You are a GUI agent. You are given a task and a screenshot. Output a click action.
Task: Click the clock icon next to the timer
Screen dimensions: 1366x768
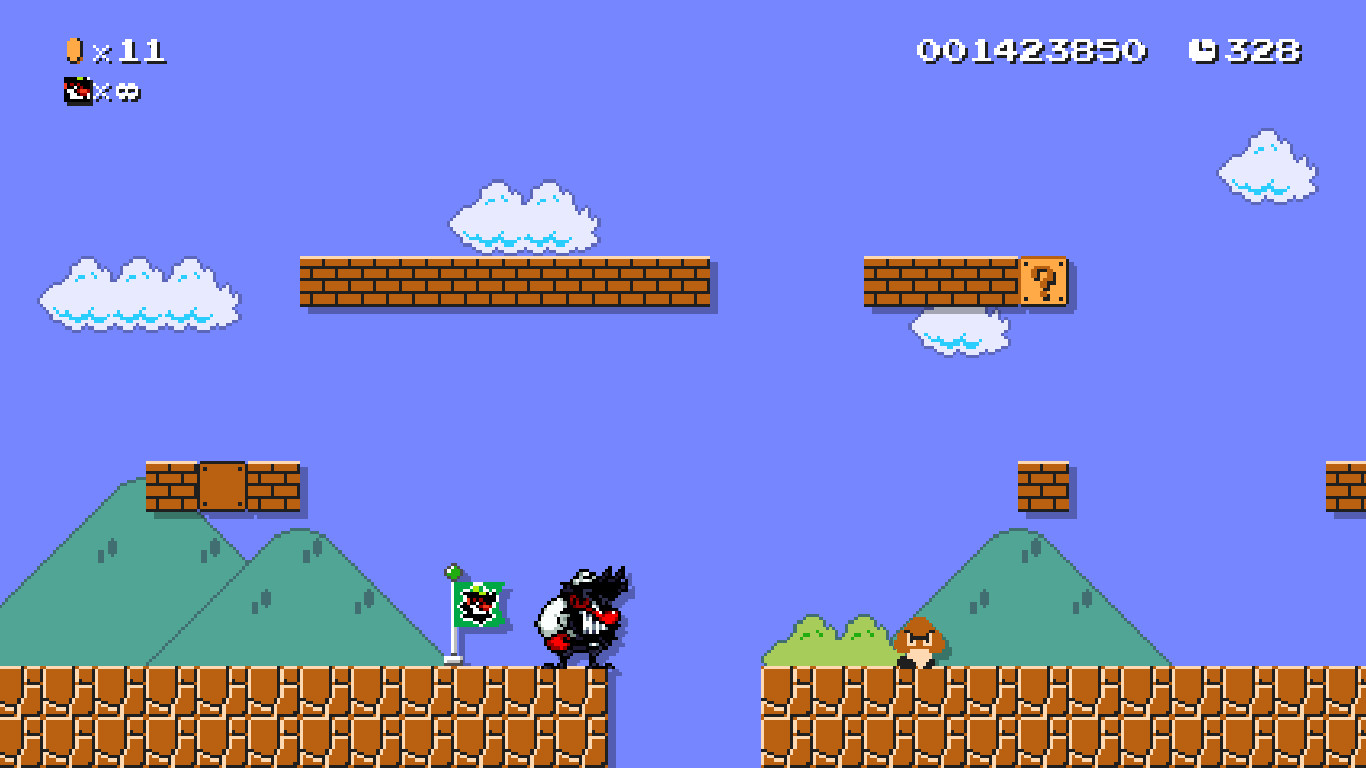[x=1203, y=49]
